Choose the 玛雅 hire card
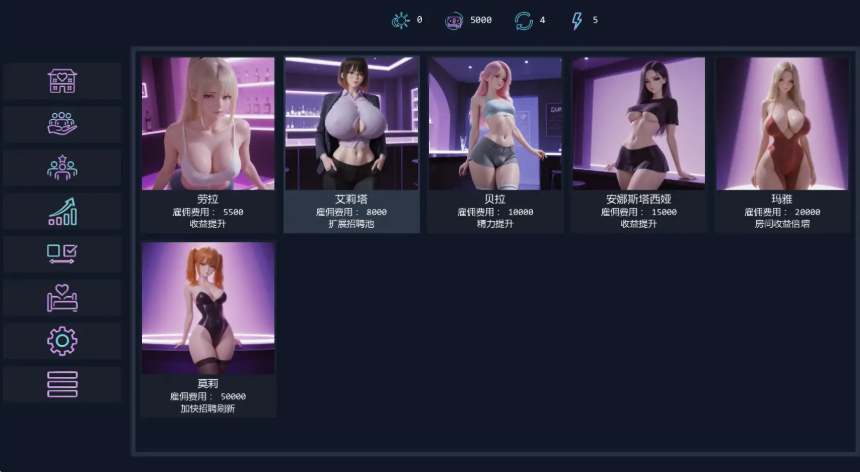This screenshot has width=860, height=472. pos(781,144)
